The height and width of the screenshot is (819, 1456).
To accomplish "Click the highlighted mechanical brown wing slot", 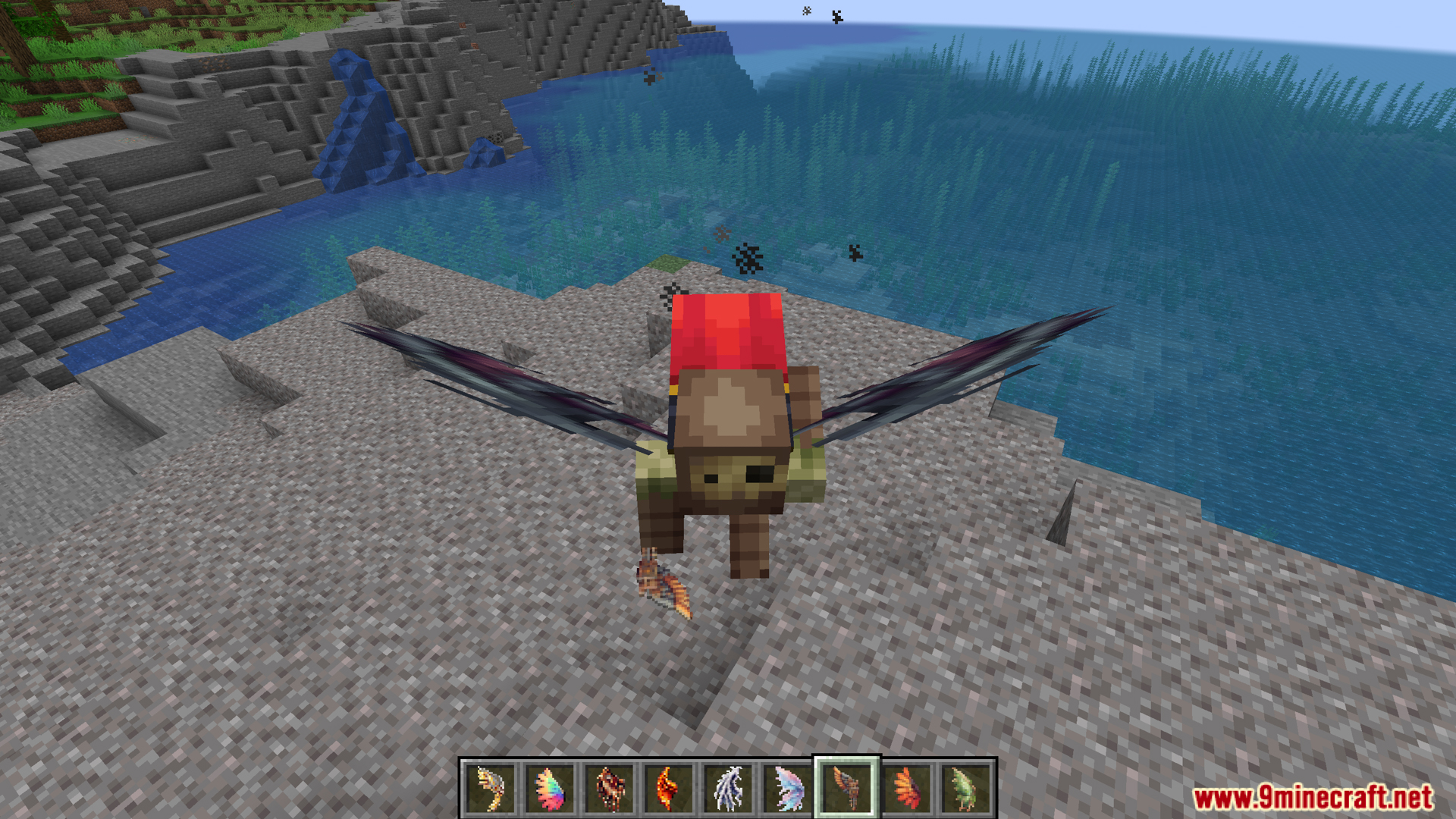I will coord(846,788).
